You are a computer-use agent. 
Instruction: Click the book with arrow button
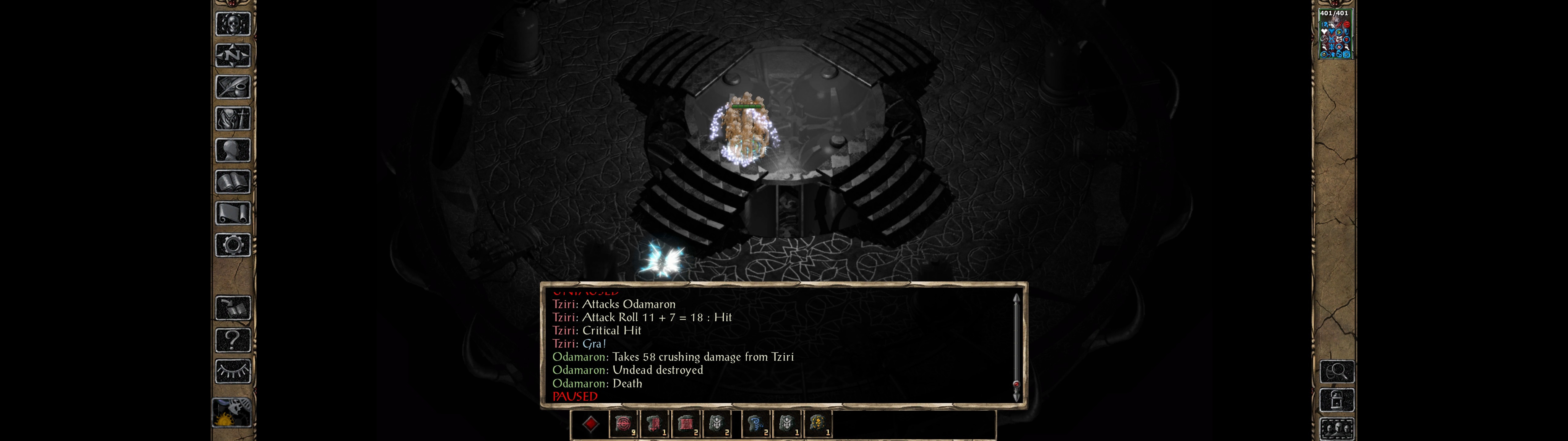pos(232,308)
